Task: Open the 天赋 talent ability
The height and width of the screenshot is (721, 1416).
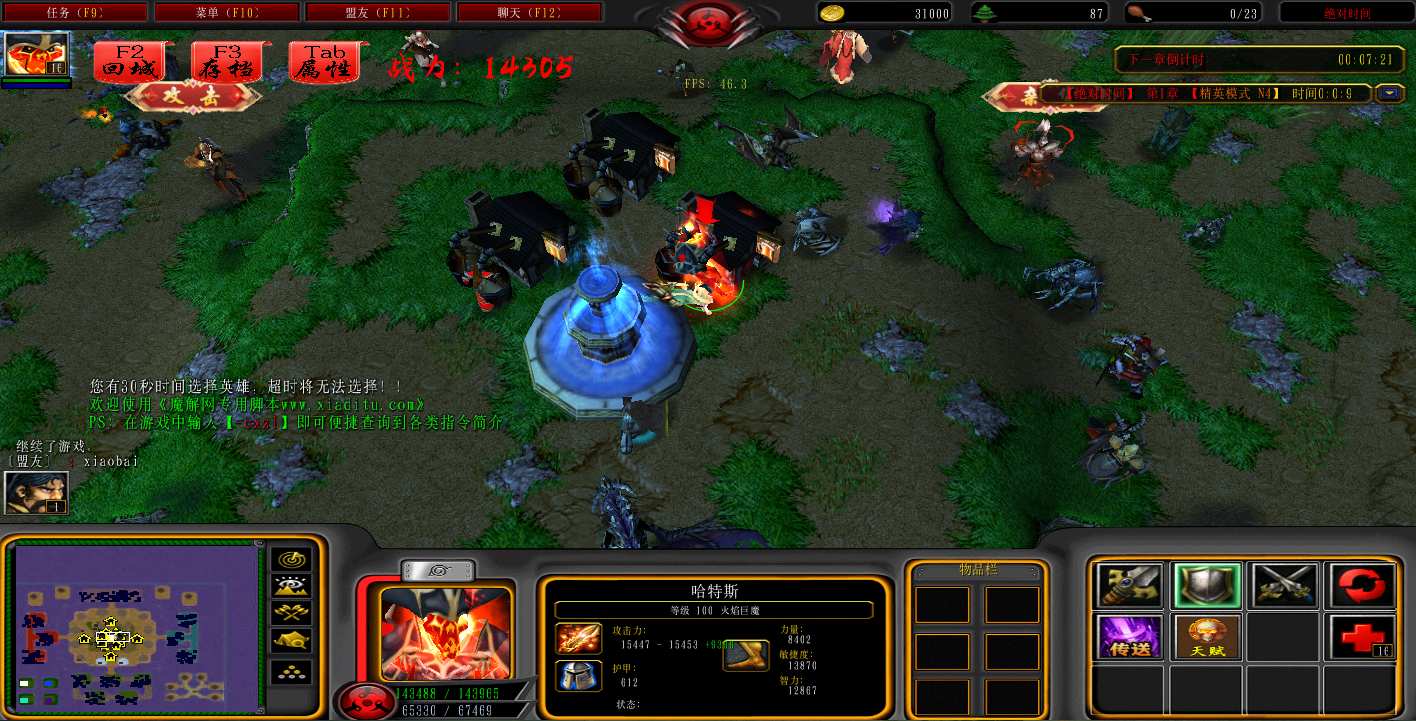Action: (1207, 637)
